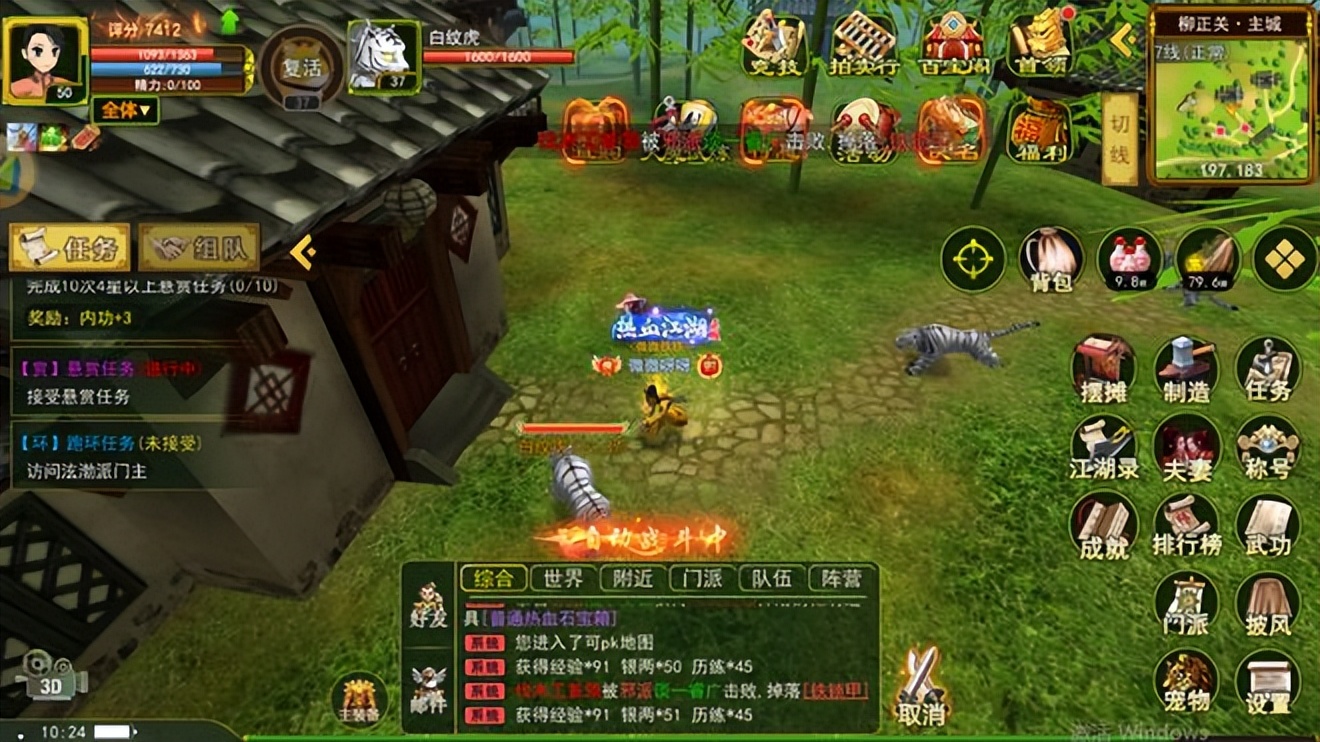Switch to the 世界 chat tab
The height and width of the screenshot is (742, 1320).
pyautogui.click(x=563, y=578)
